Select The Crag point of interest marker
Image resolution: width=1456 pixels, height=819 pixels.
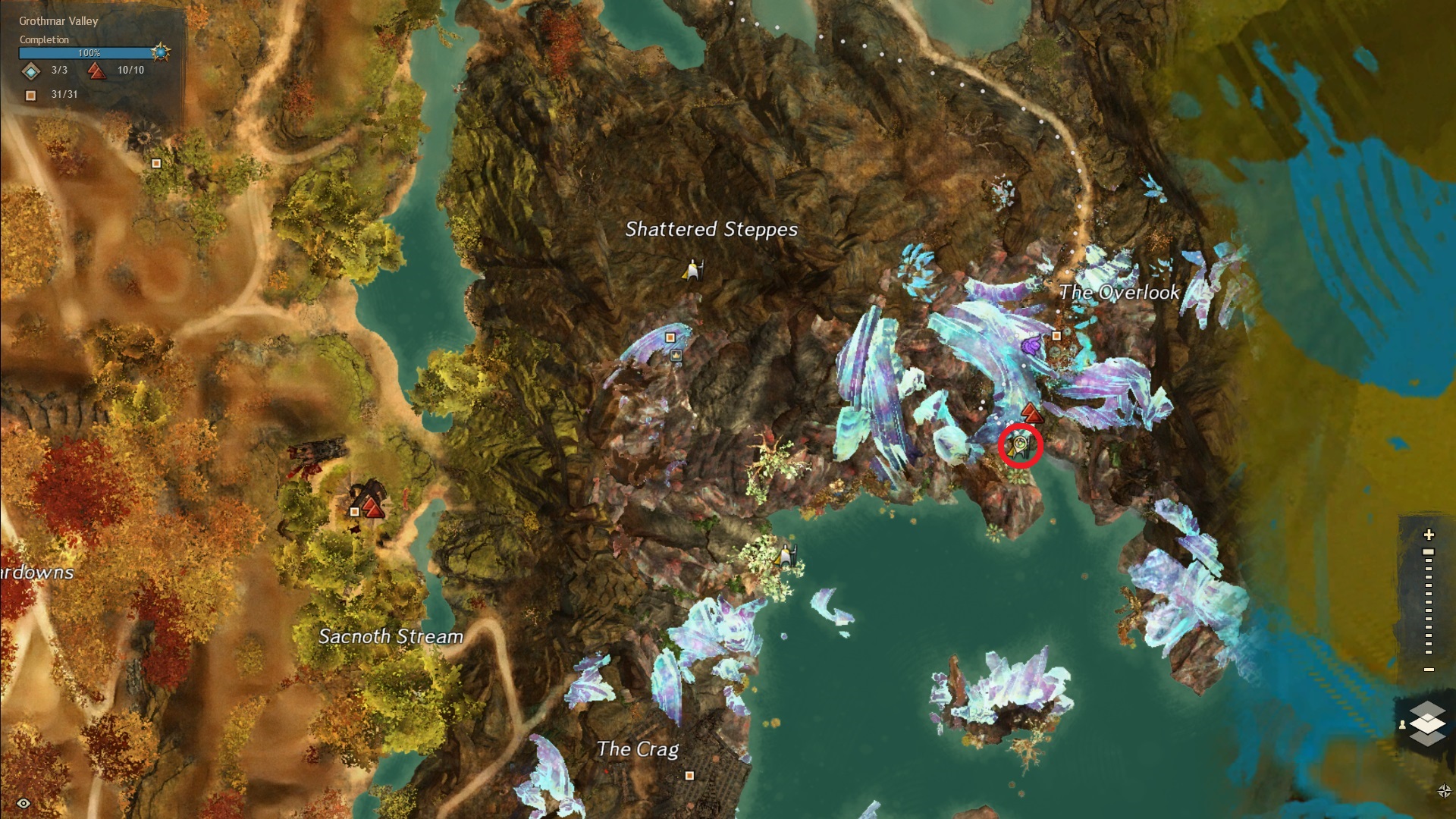click(689, 776)
